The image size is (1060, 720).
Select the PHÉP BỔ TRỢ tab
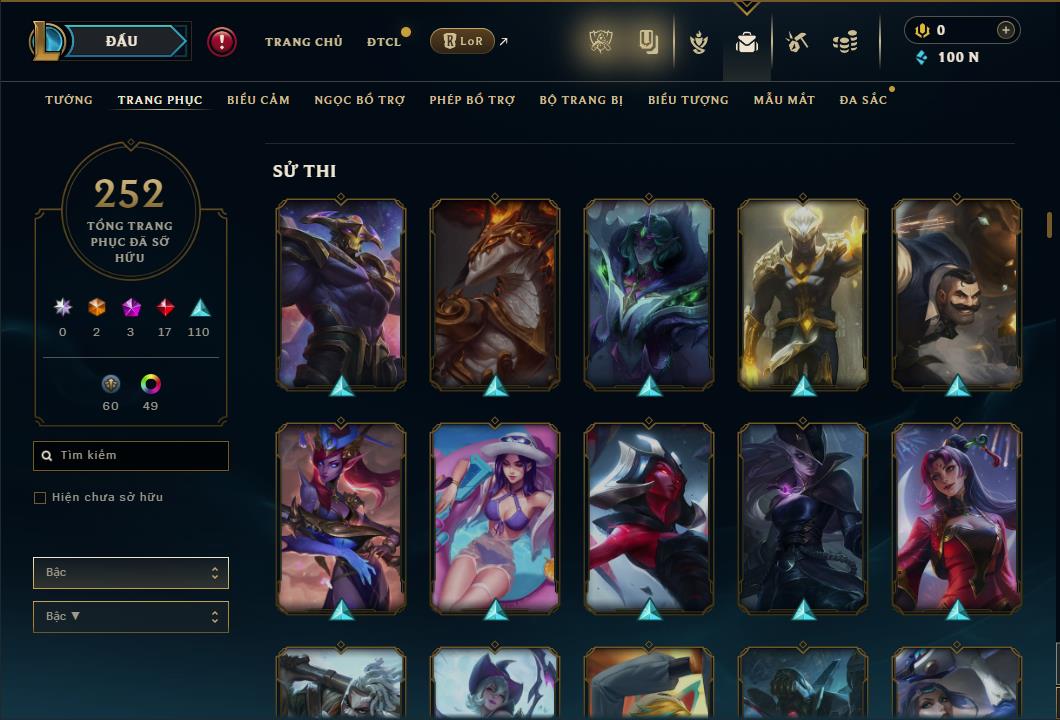472,100
